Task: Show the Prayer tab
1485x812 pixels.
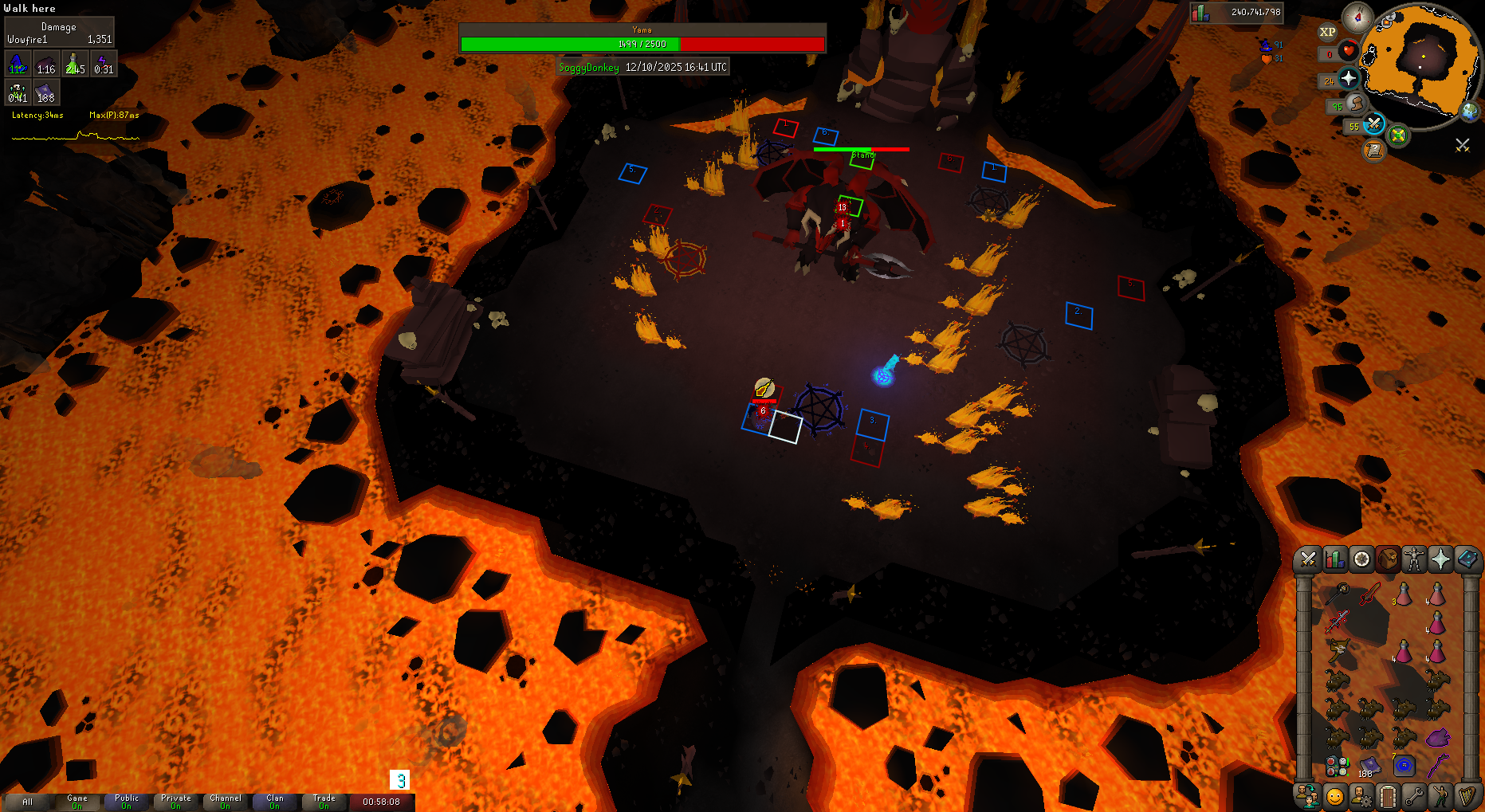Action: (1440, 559)
